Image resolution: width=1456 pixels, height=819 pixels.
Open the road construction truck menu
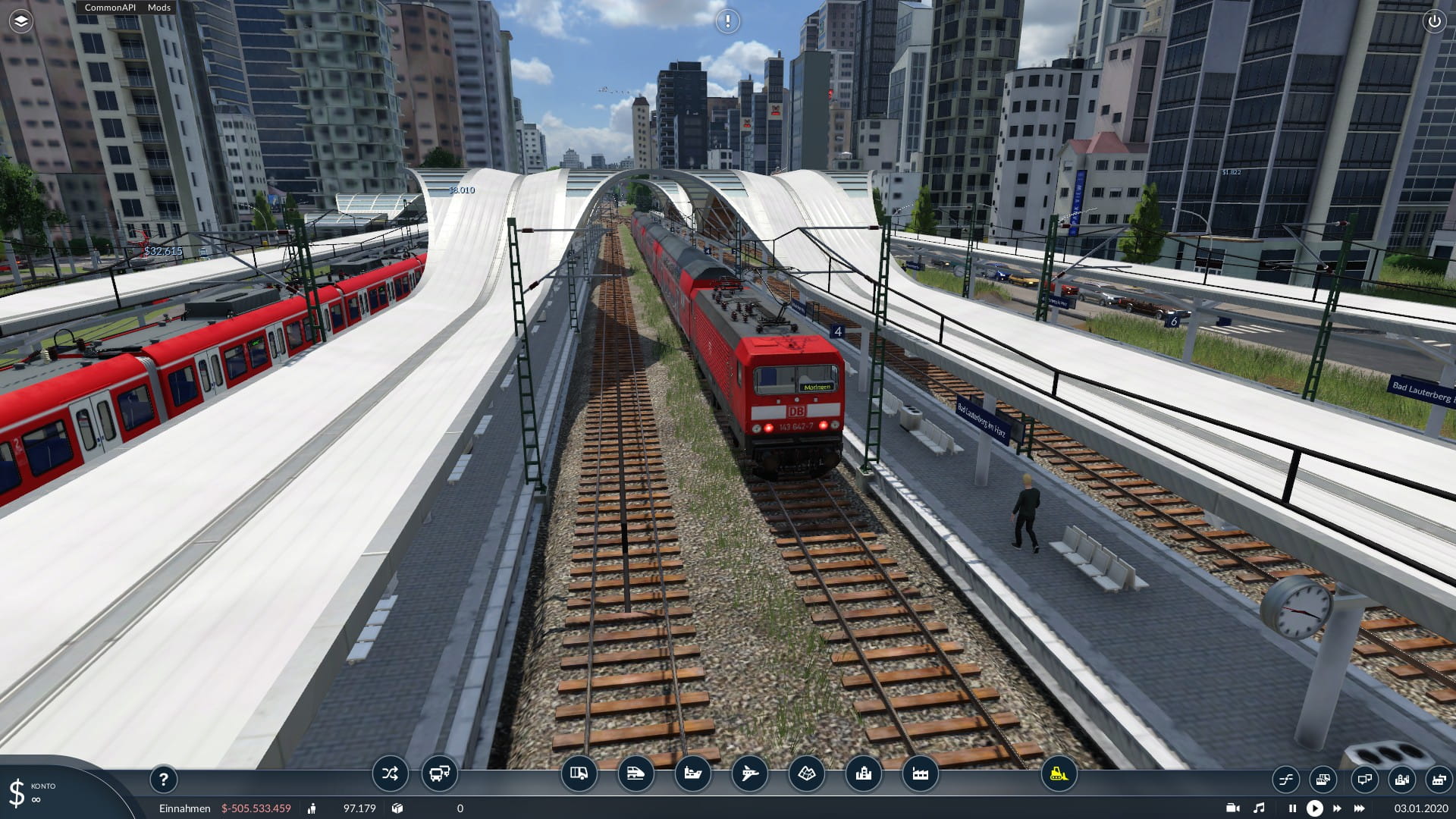(x=579, y=774)
